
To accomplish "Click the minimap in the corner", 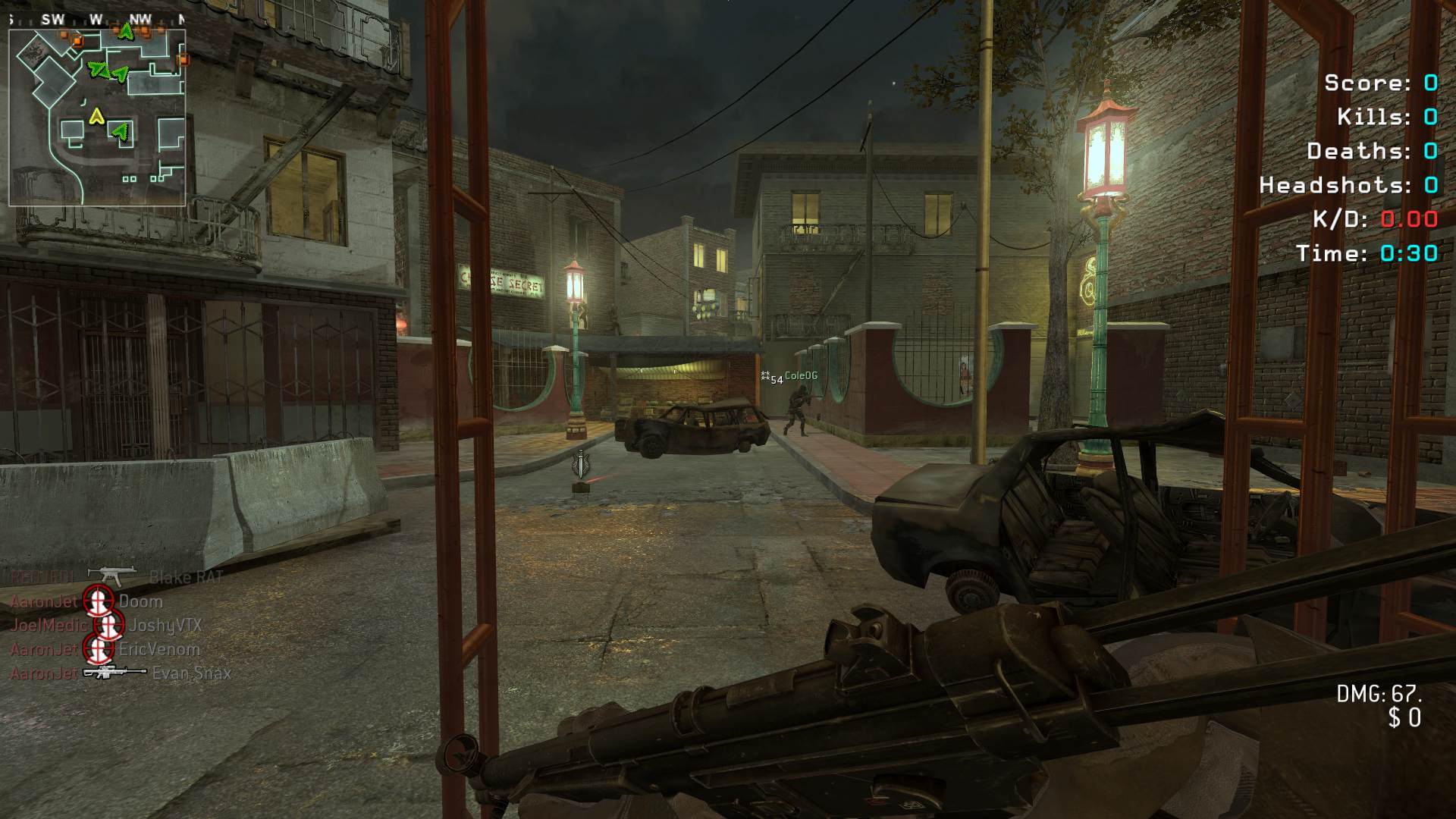I will click(97, 118).
